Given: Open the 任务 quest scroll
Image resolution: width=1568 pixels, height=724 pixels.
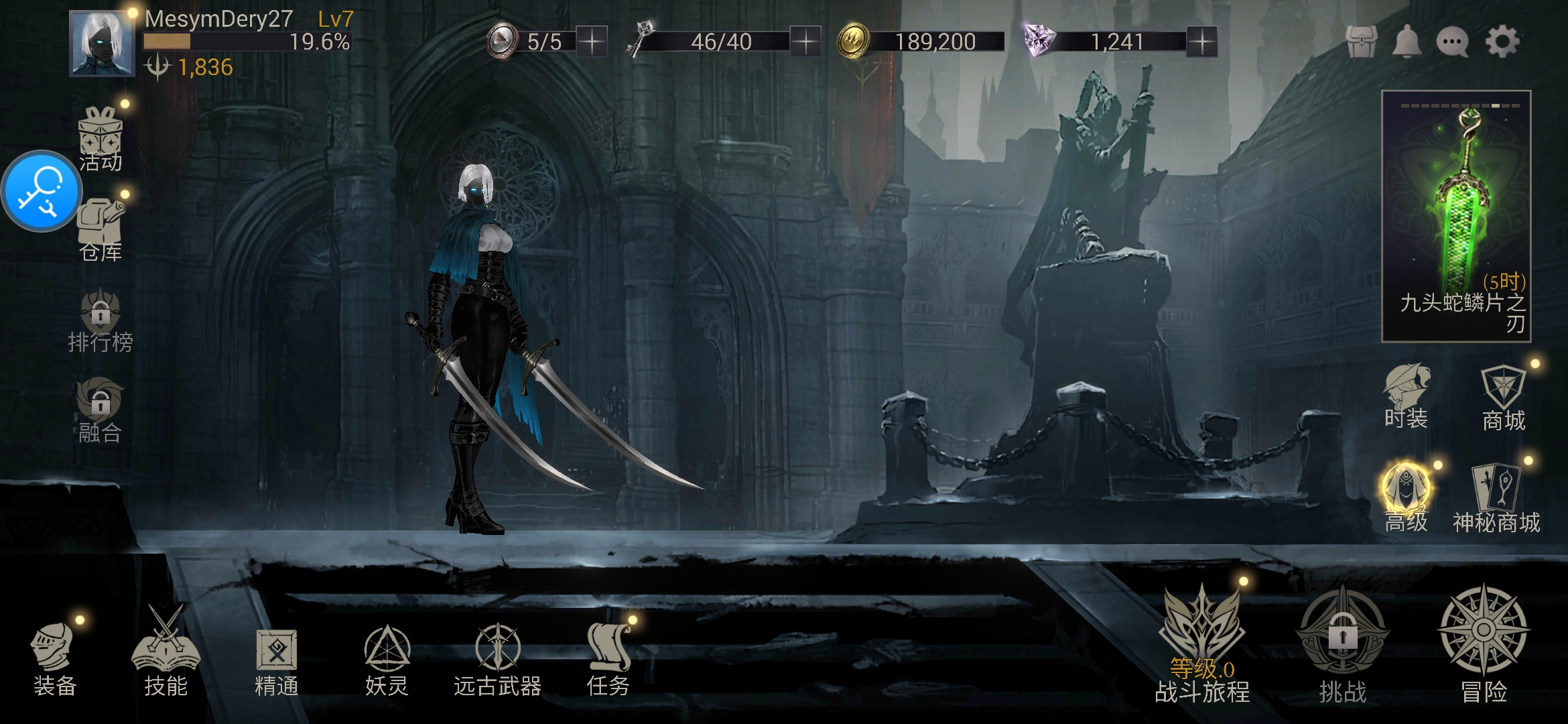Looking at the screenshot, I should tap(608, 657).
